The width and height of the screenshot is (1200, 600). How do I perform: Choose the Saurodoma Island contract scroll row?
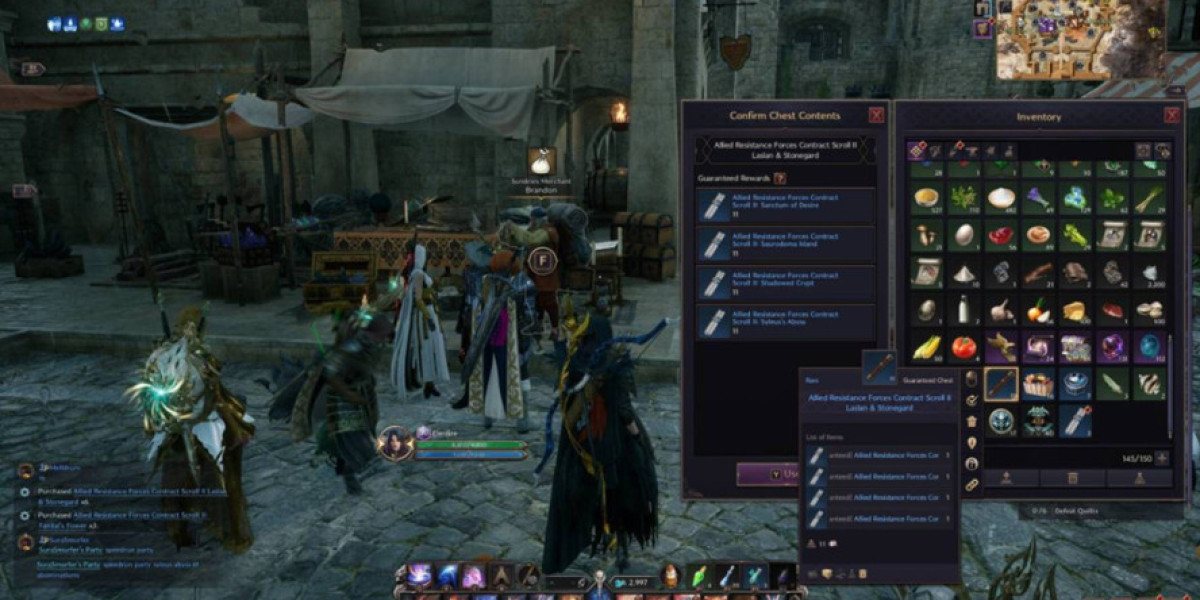tap(786, 245)
